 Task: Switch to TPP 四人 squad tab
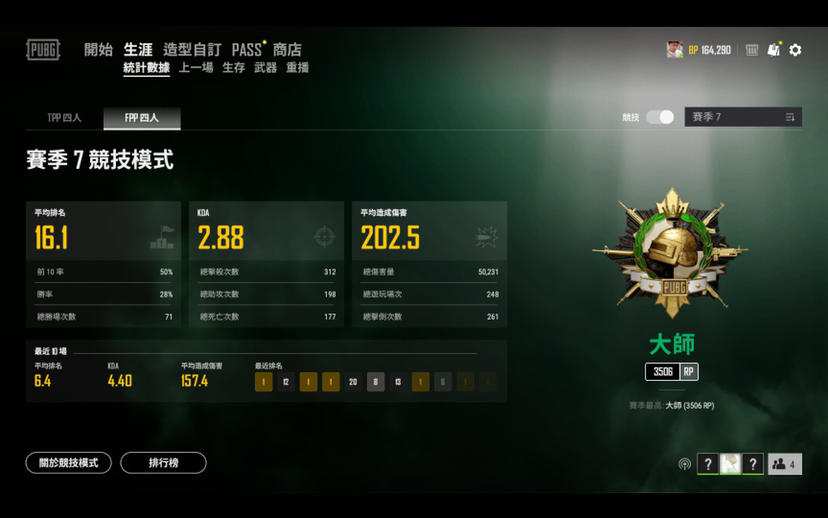pos(64,118)
